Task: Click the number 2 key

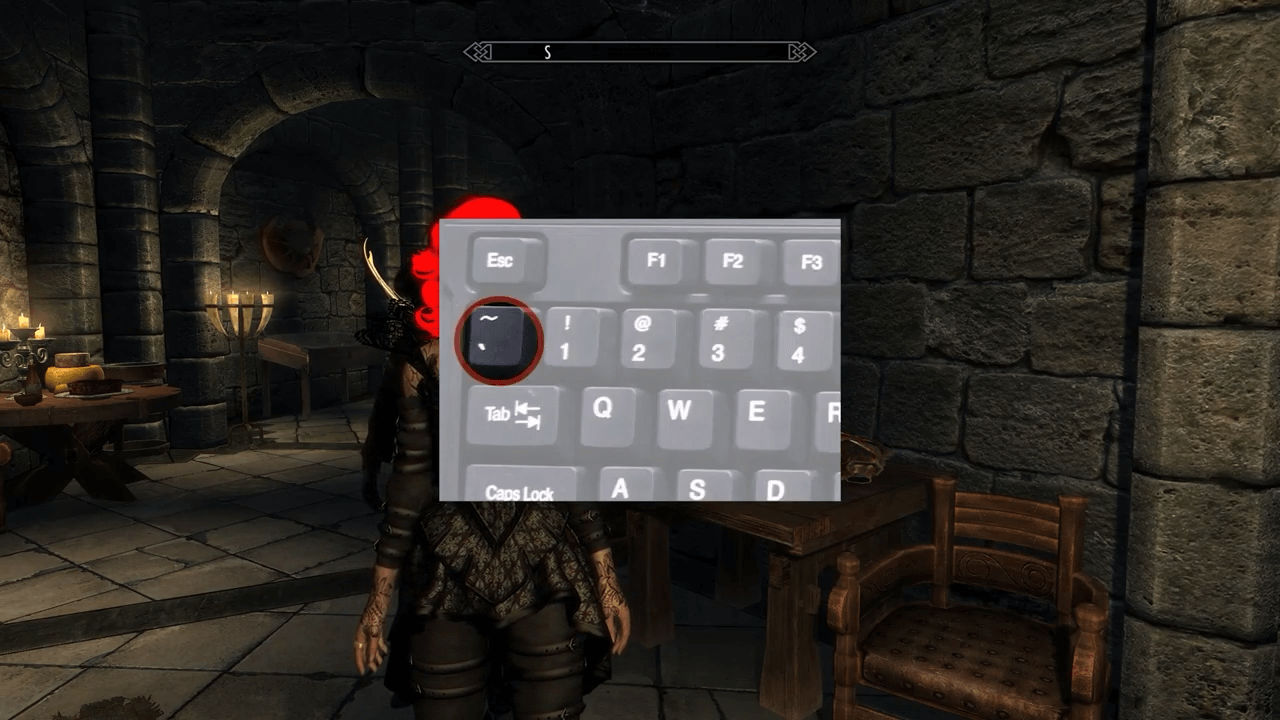Action: [x=646, y=340]
